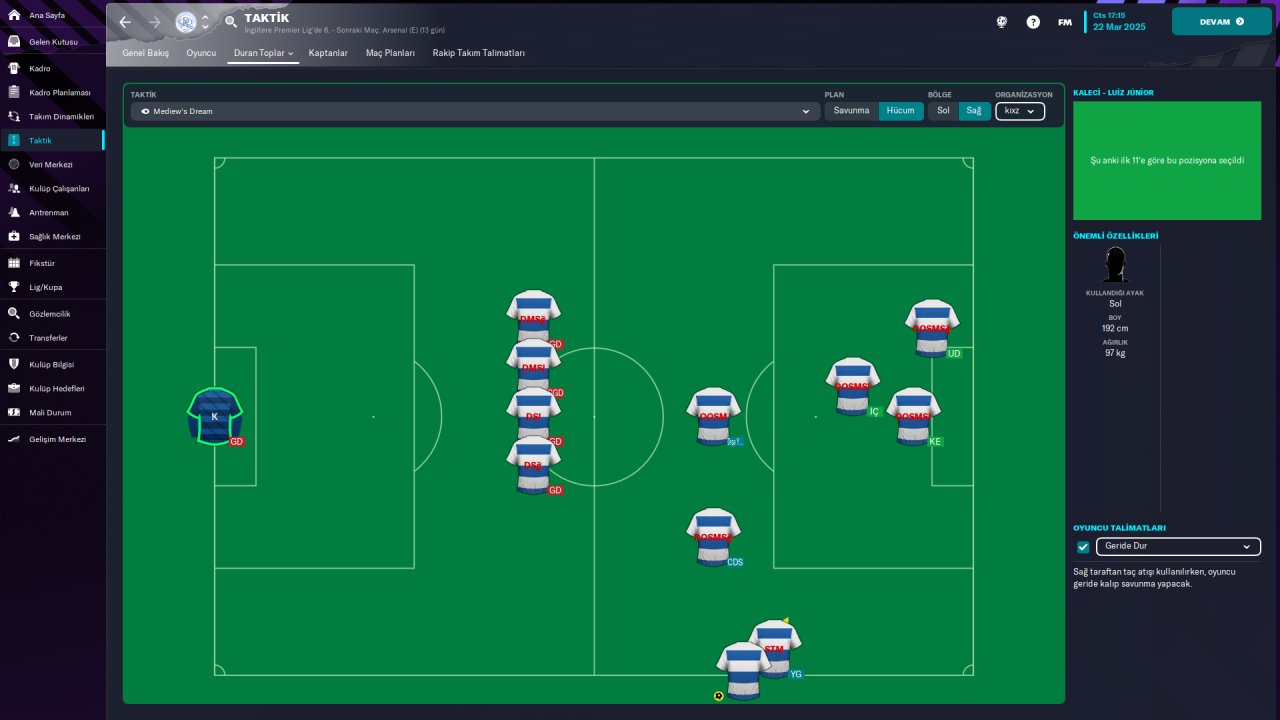Switch plan to Savunma

coord(852,111)
